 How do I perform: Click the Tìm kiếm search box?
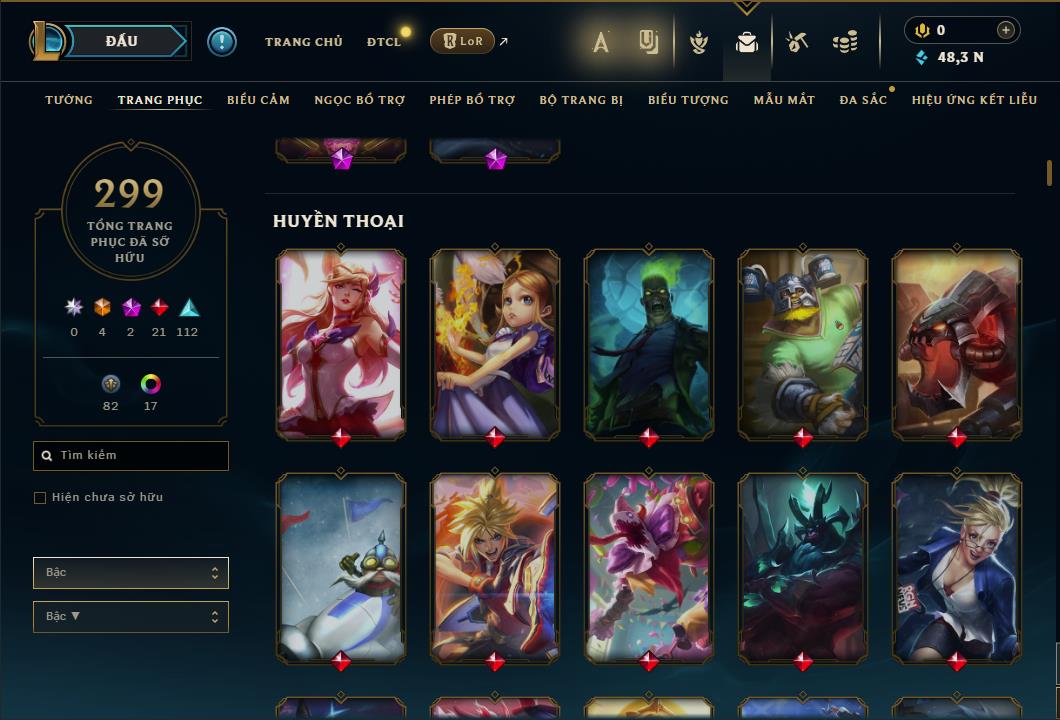(x=131, y=456)
